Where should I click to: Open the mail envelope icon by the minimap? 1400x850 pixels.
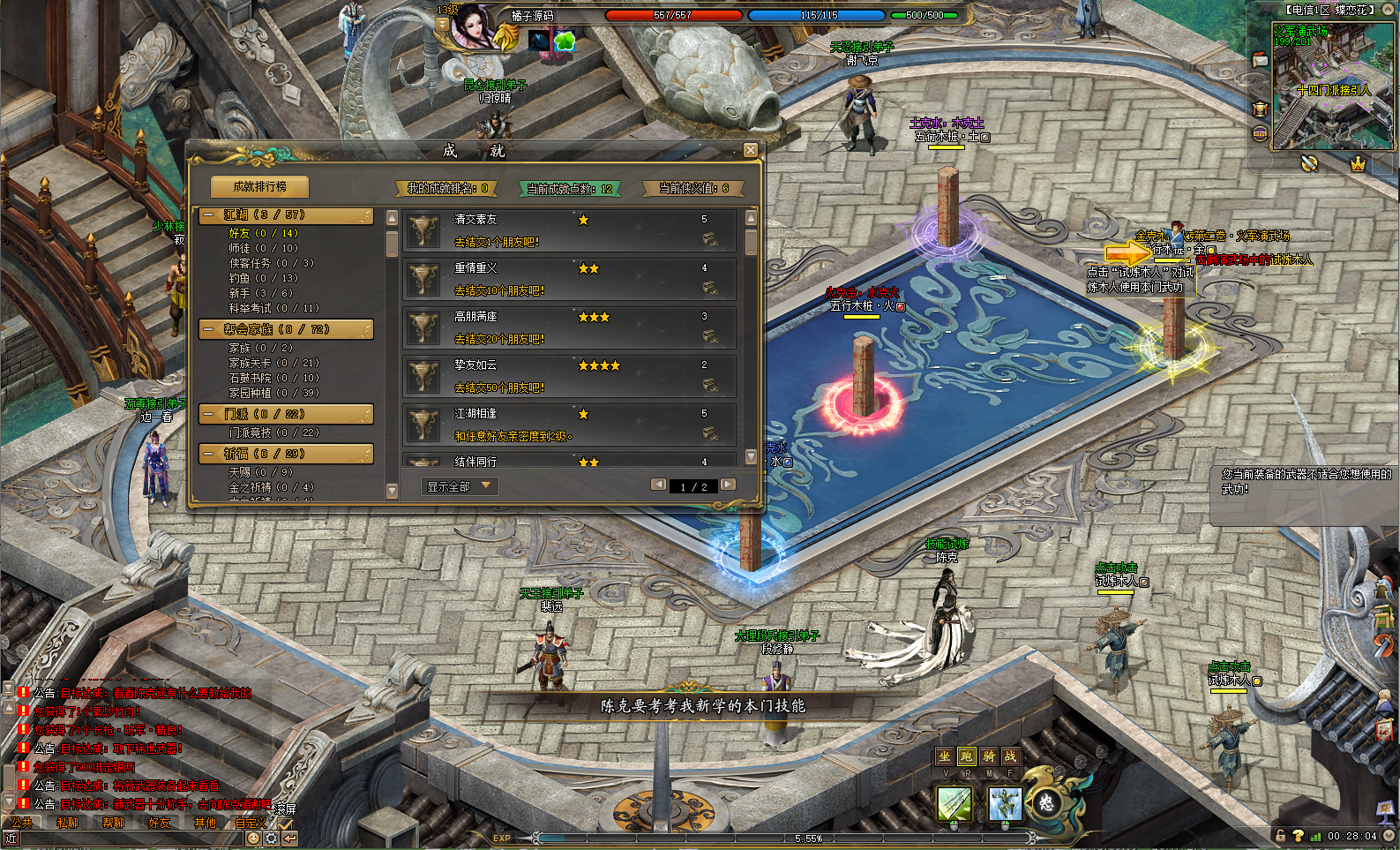pos(1260,60)
